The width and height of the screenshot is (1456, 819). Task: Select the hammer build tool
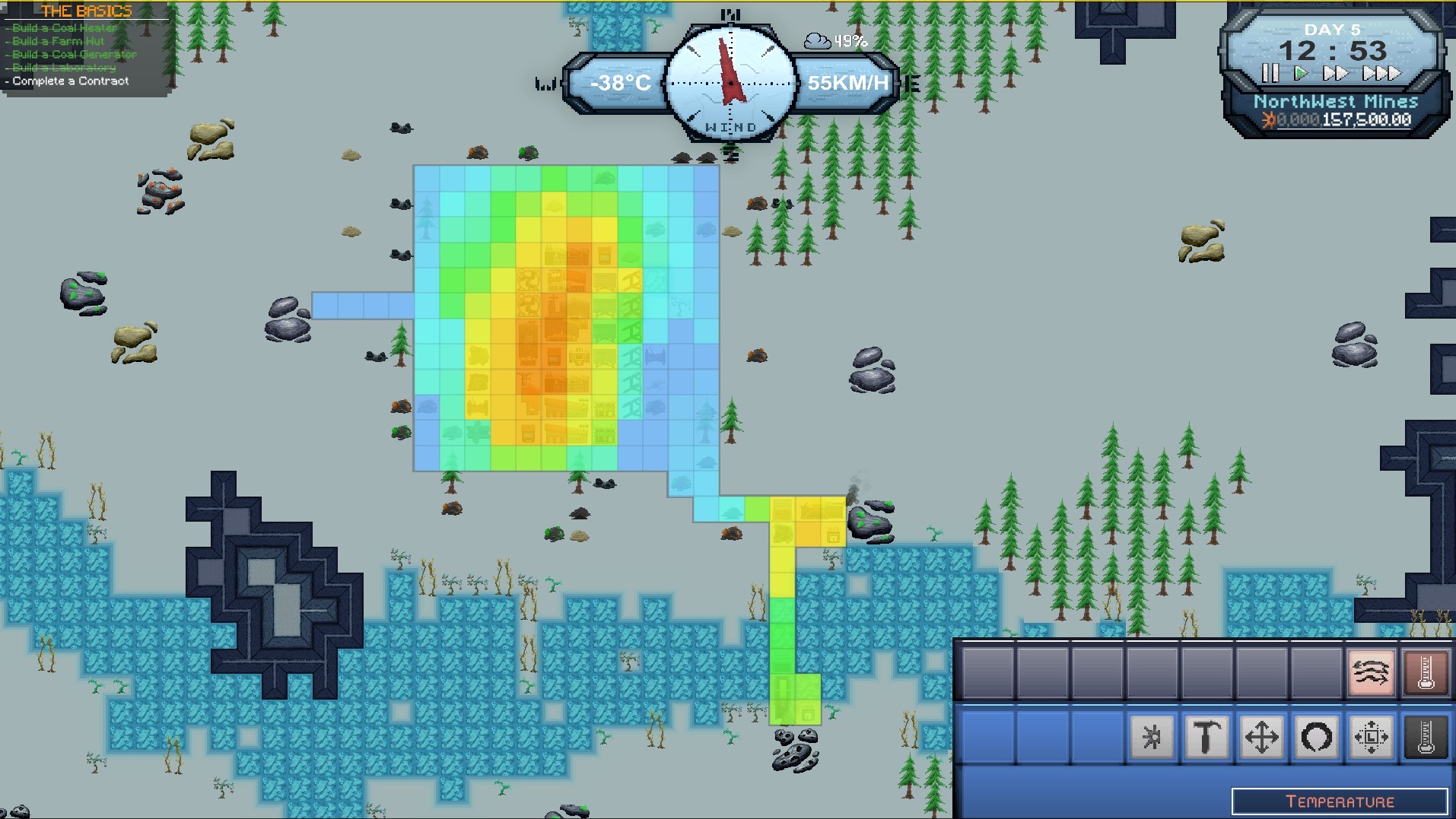coord(1205,738)
